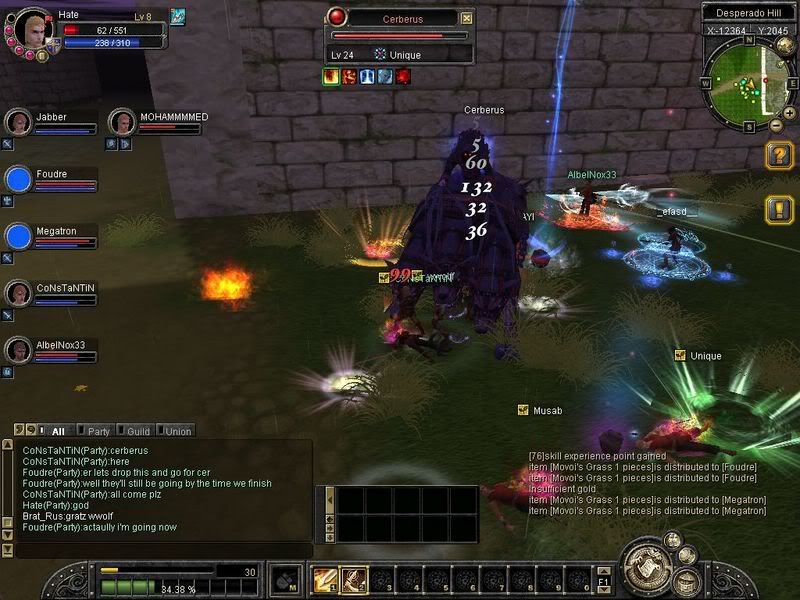Target party member Foudre
Screen dimensions: 800x600
[x=17, y=179]
